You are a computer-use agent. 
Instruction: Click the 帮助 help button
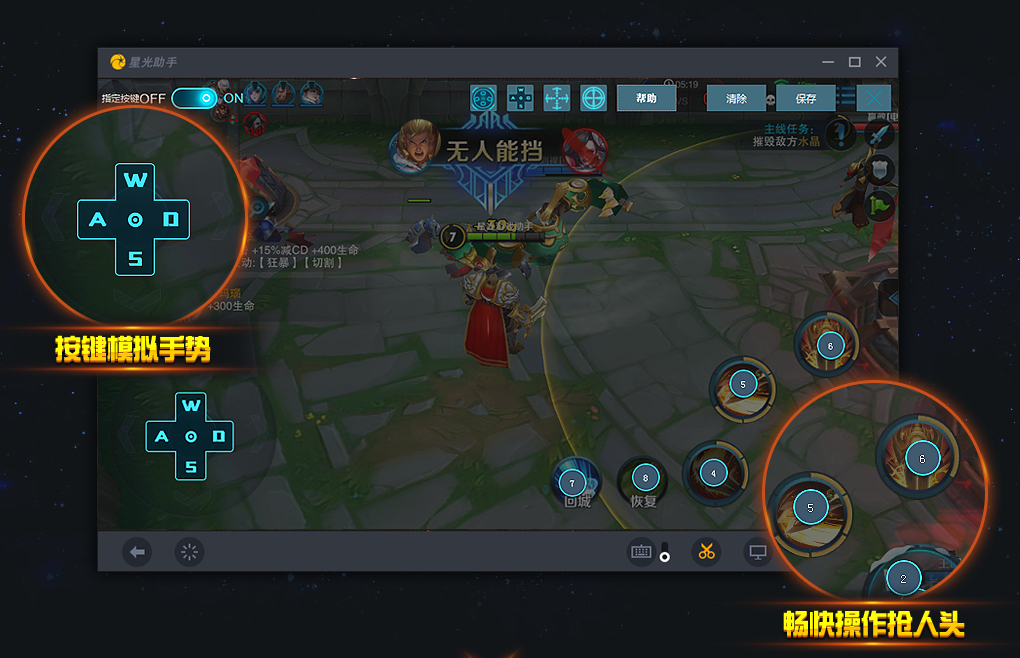[646, 98]
